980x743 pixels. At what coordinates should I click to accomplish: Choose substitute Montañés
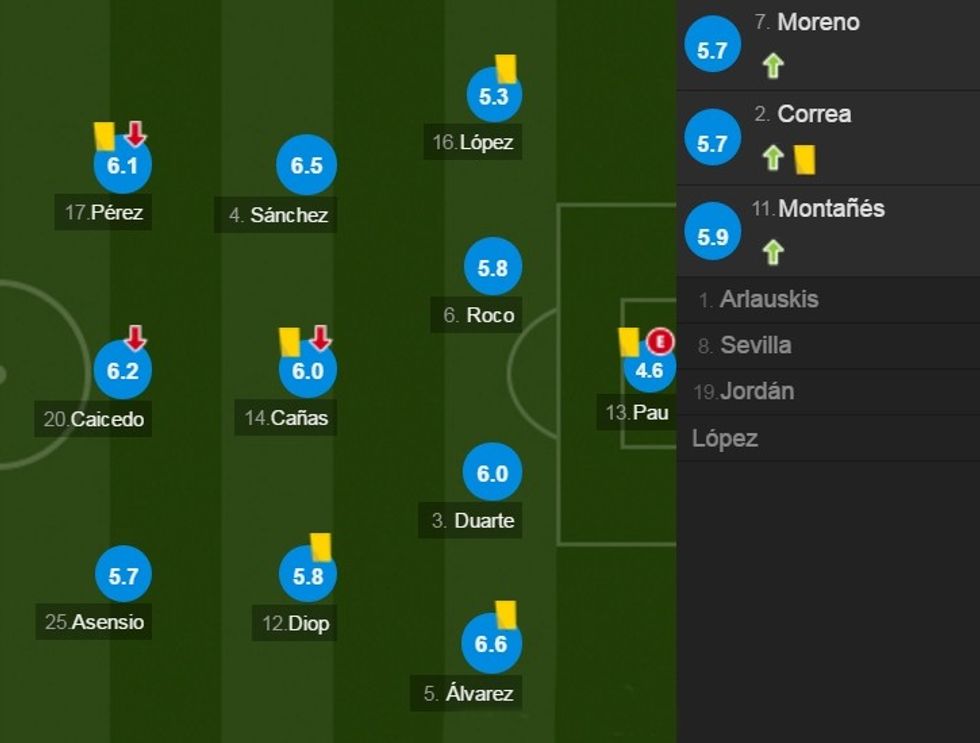tap(830, 209)
